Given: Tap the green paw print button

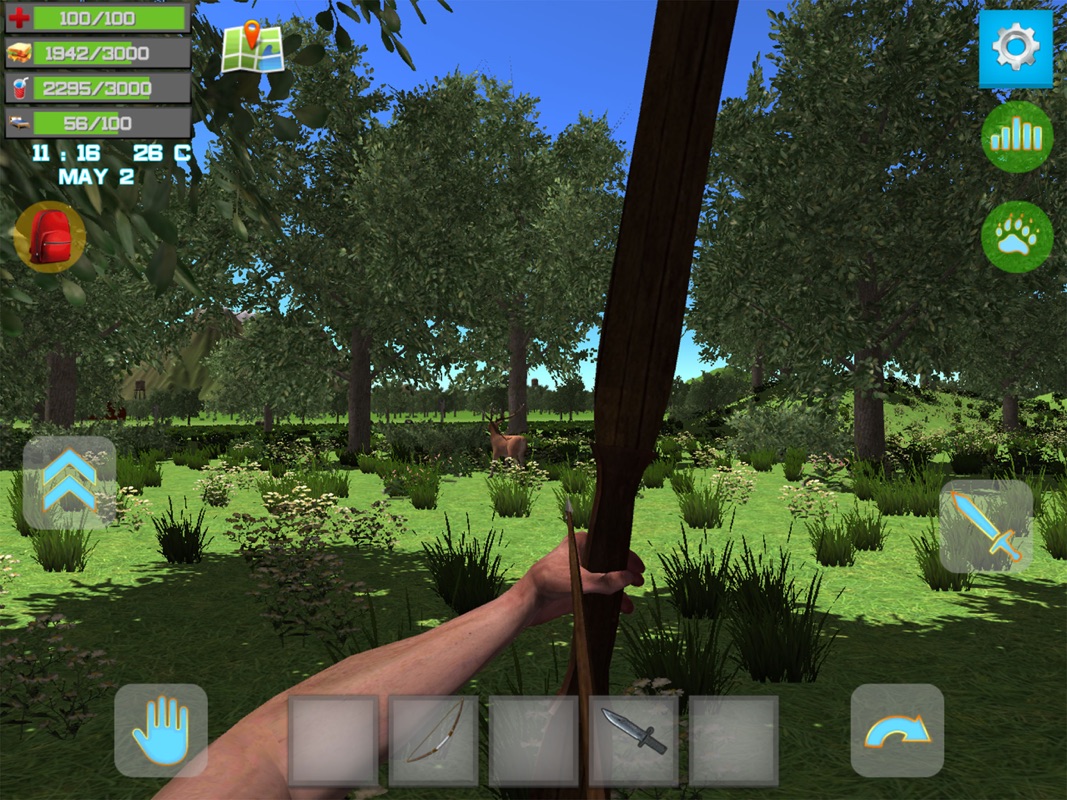Looking at the screenshot, I should coord(1016,237).
